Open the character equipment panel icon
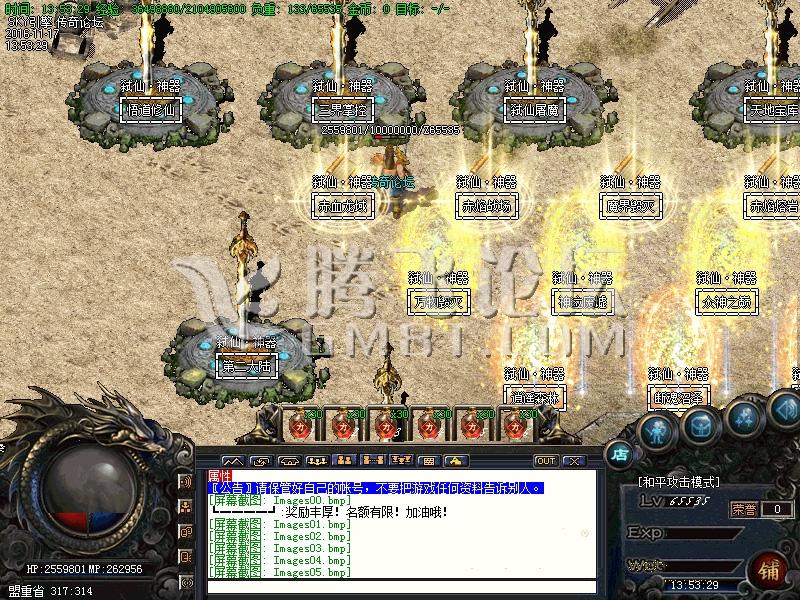This screenshot has height=600, width=800. [x=656, y=432]
